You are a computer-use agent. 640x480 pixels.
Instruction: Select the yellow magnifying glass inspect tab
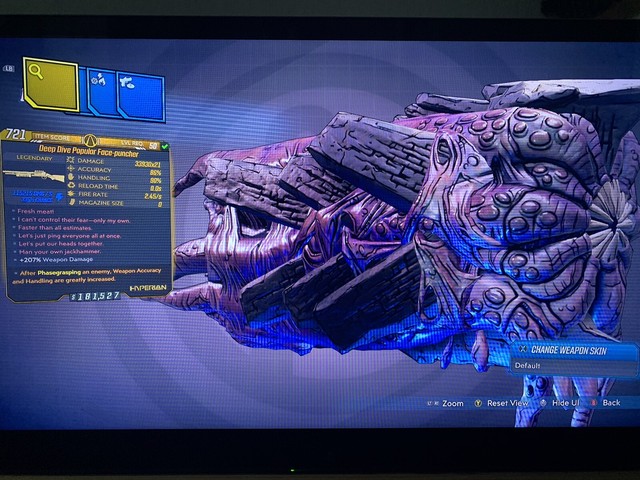coord(49,83)
